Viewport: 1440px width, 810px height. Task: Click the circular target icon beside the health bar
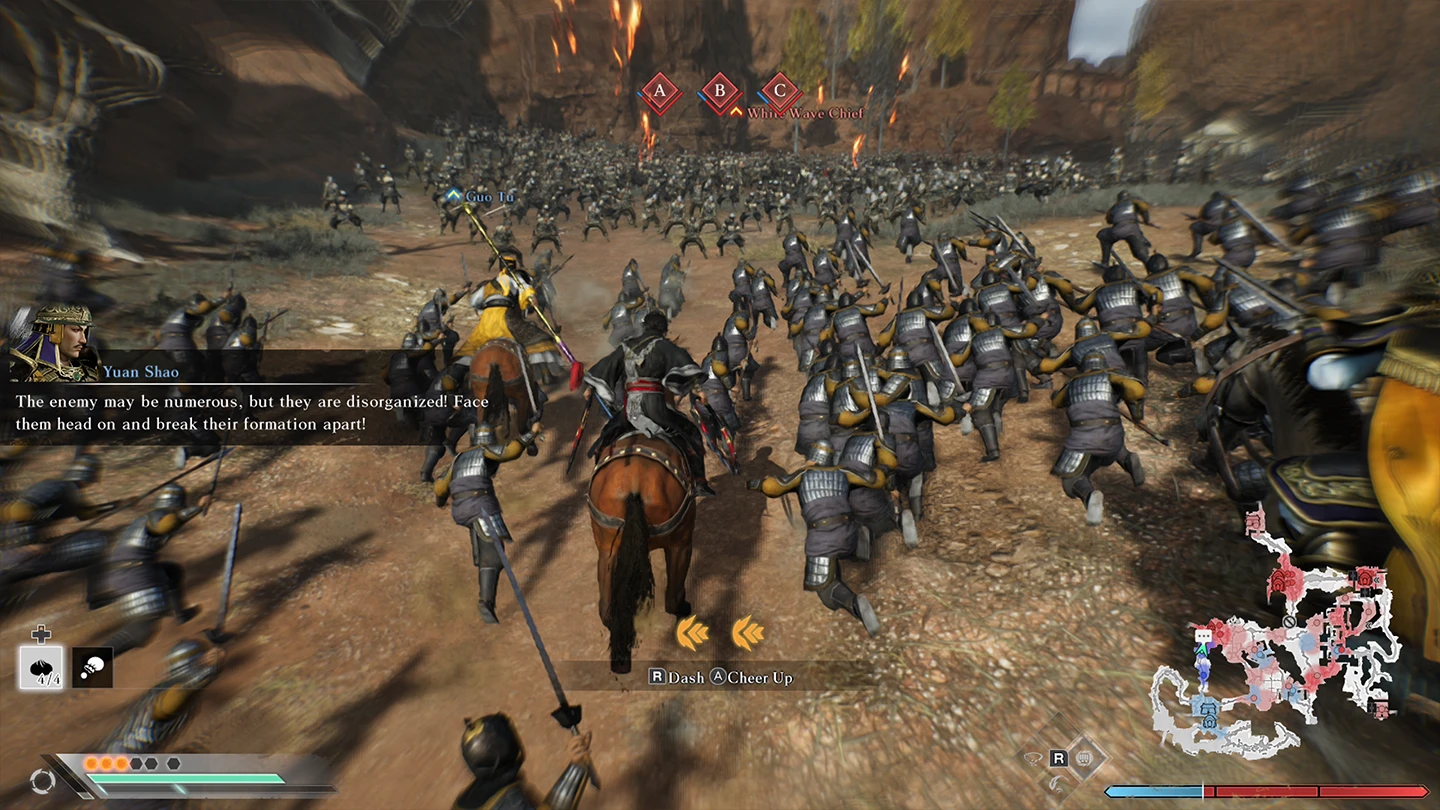coord(42,781)
